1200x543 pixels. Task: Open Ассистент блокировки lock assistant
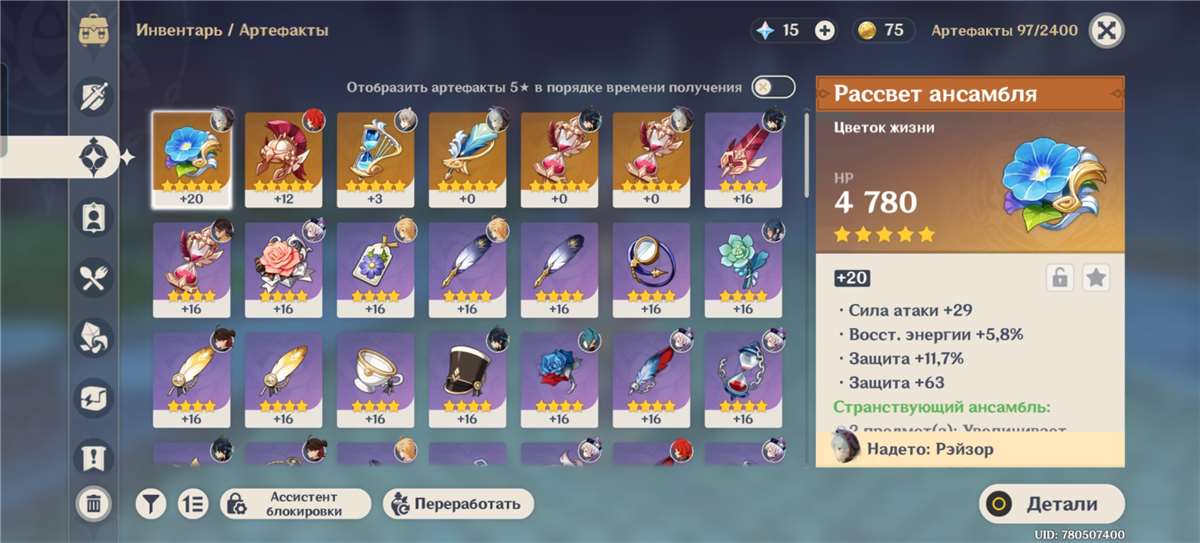coord(295,504)
